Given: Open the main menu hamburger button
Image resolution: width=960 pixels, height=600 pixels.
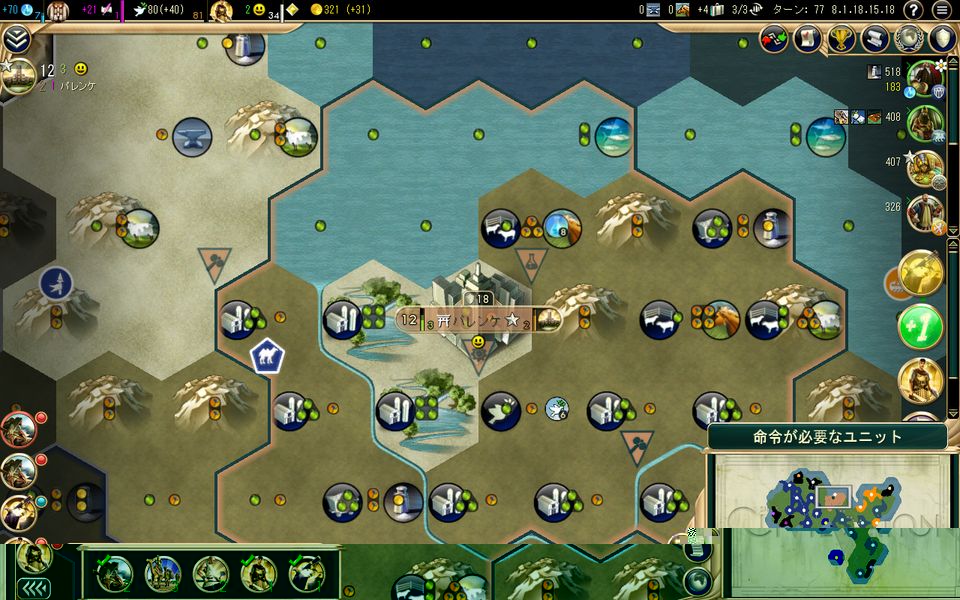Looking at the screenshot, I should coord(941,10).
